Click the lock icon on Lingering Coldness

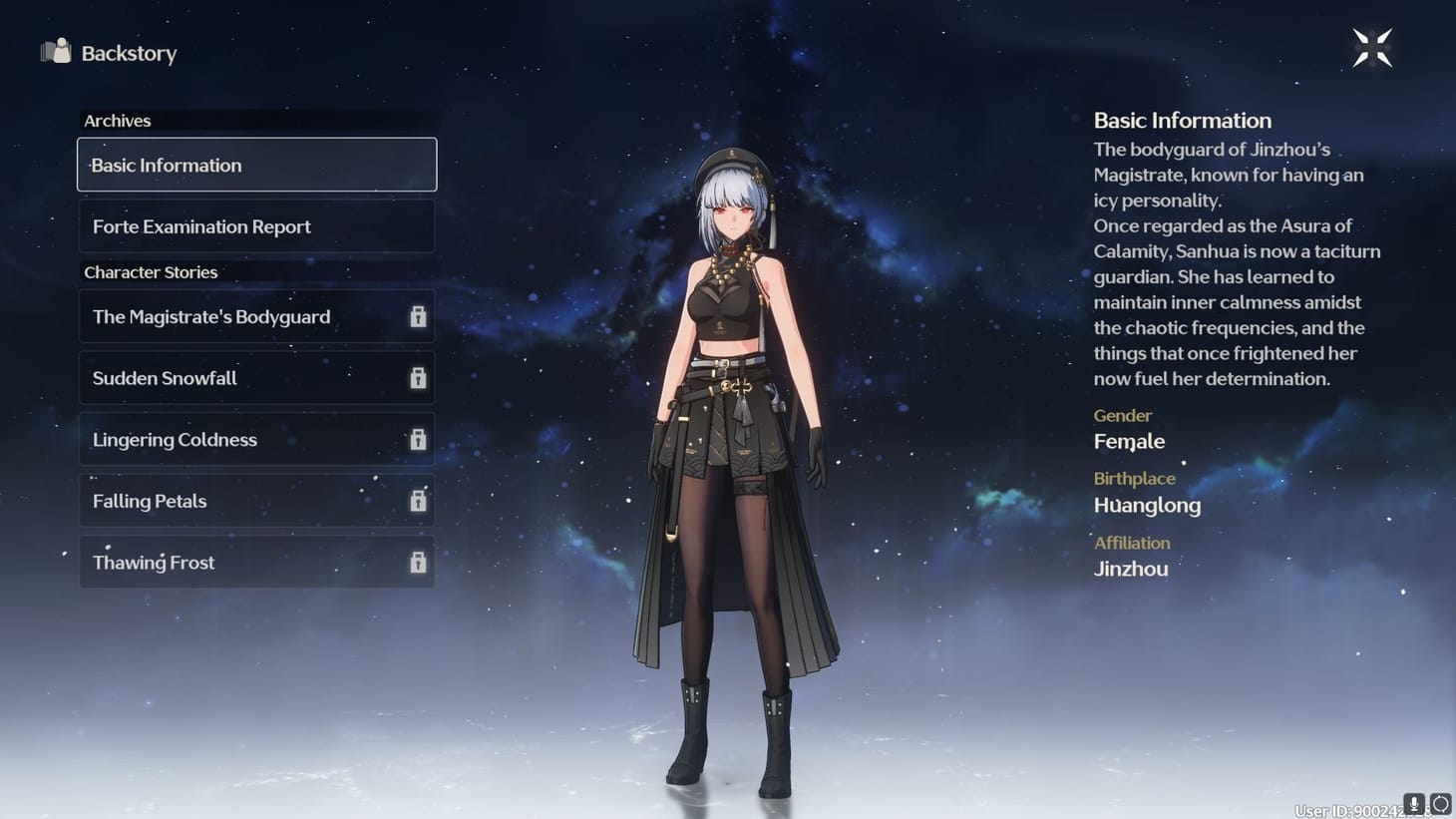[416, 439]
